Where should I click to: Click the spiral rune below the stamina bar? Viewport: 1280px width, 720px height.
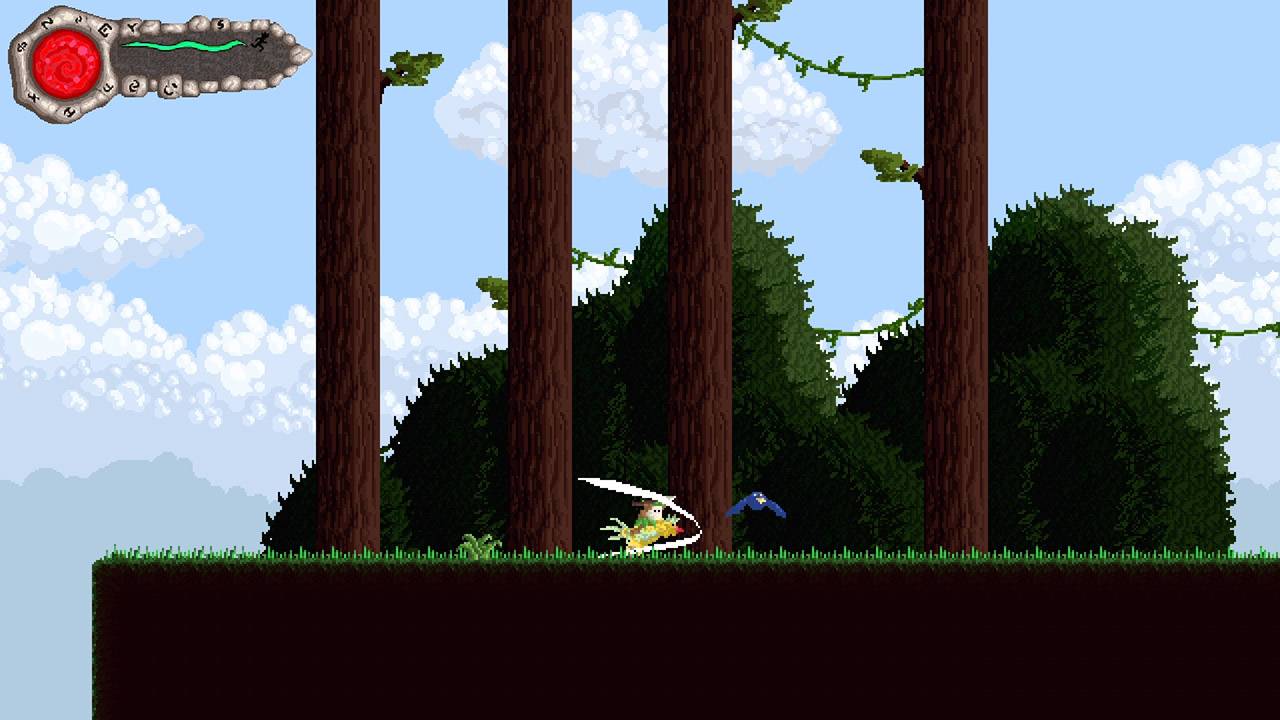point(136,84)
